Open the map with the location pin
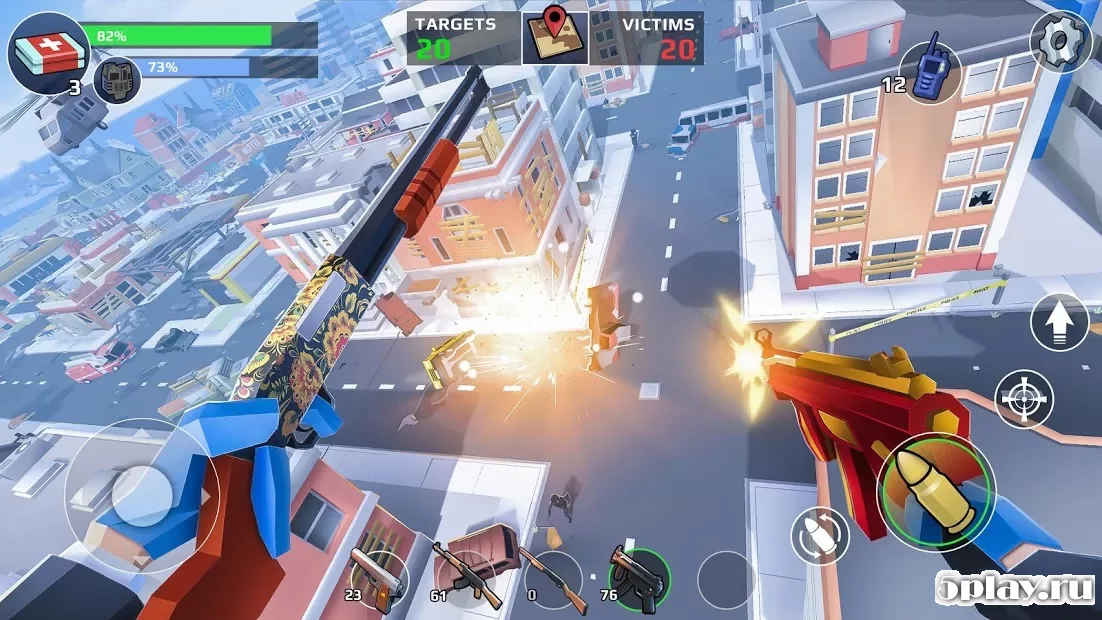The height and width of the screenshot is (620, 1102). 554,38
